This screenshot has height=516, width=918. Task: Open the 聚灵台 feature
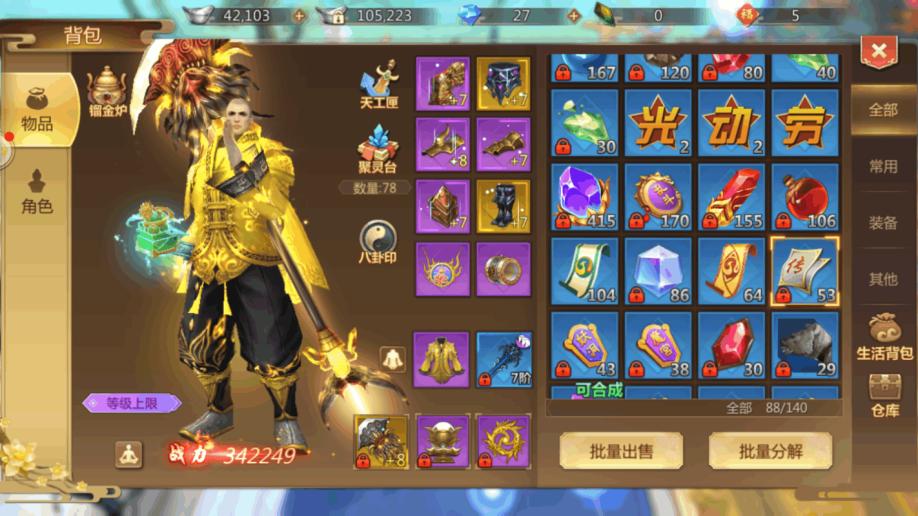click(x=378, y=150)
